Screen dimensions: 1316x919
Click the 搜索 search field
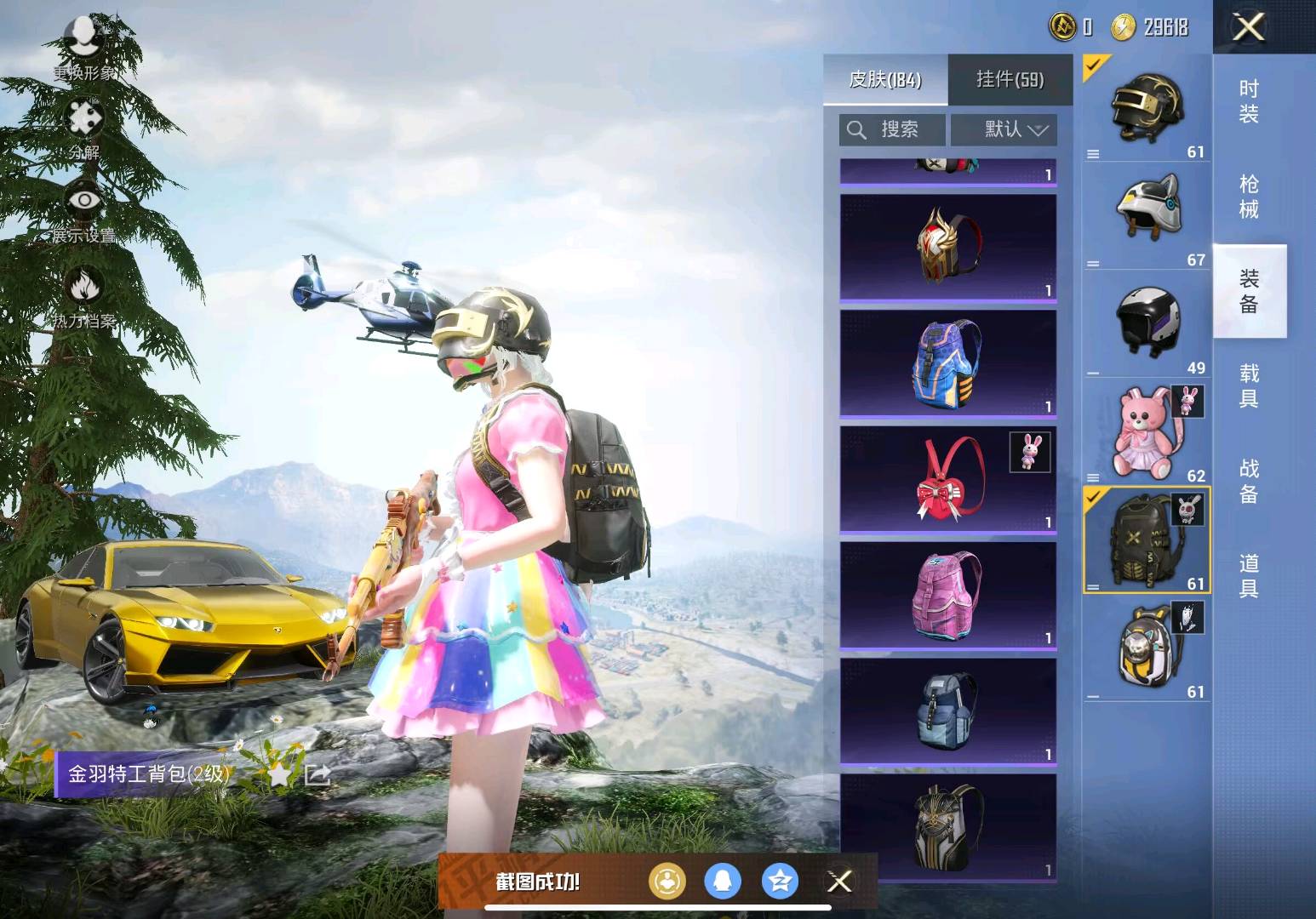click(x=892, y=129)
